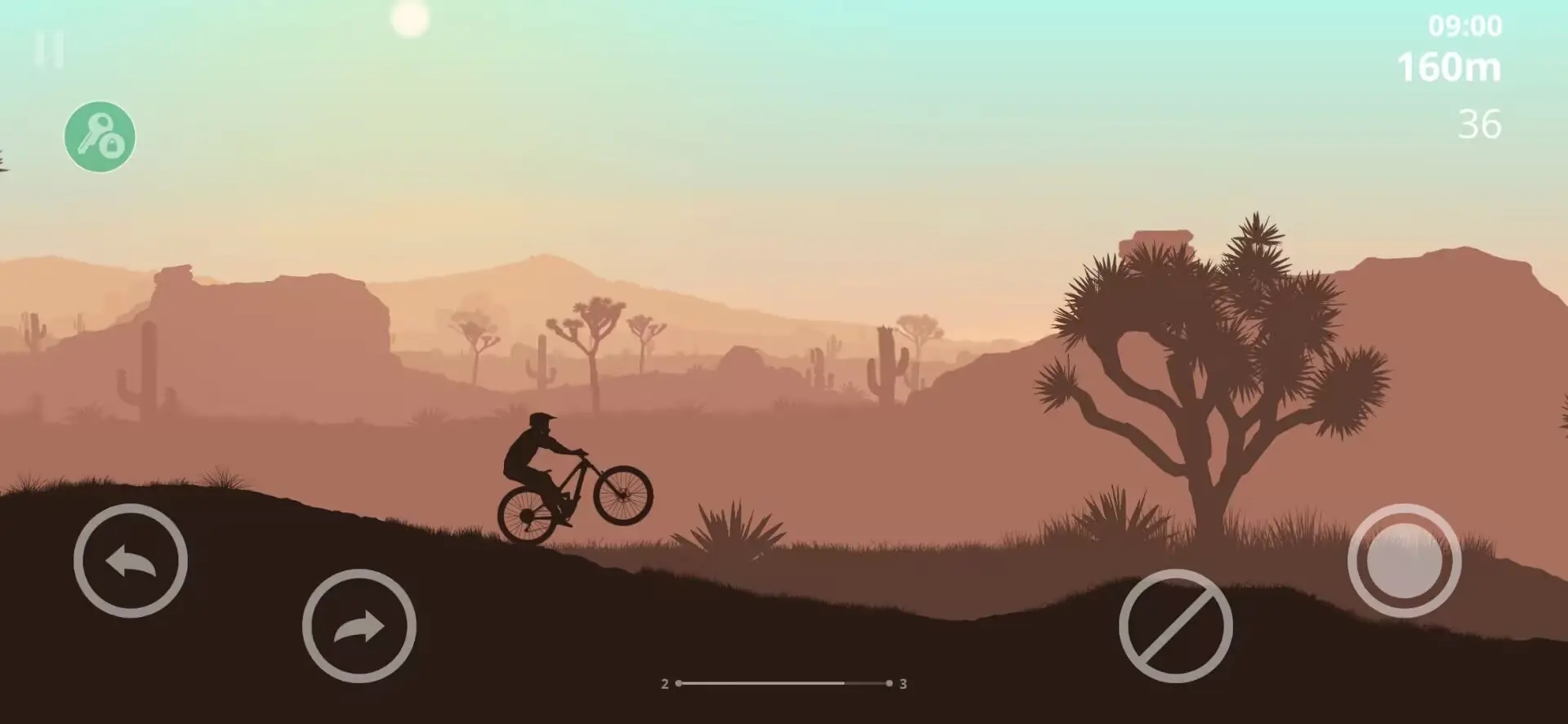Hit the brake button with slashed circle
Viewport: 1568px width, 724px height.
click(x=1175, y=626)
